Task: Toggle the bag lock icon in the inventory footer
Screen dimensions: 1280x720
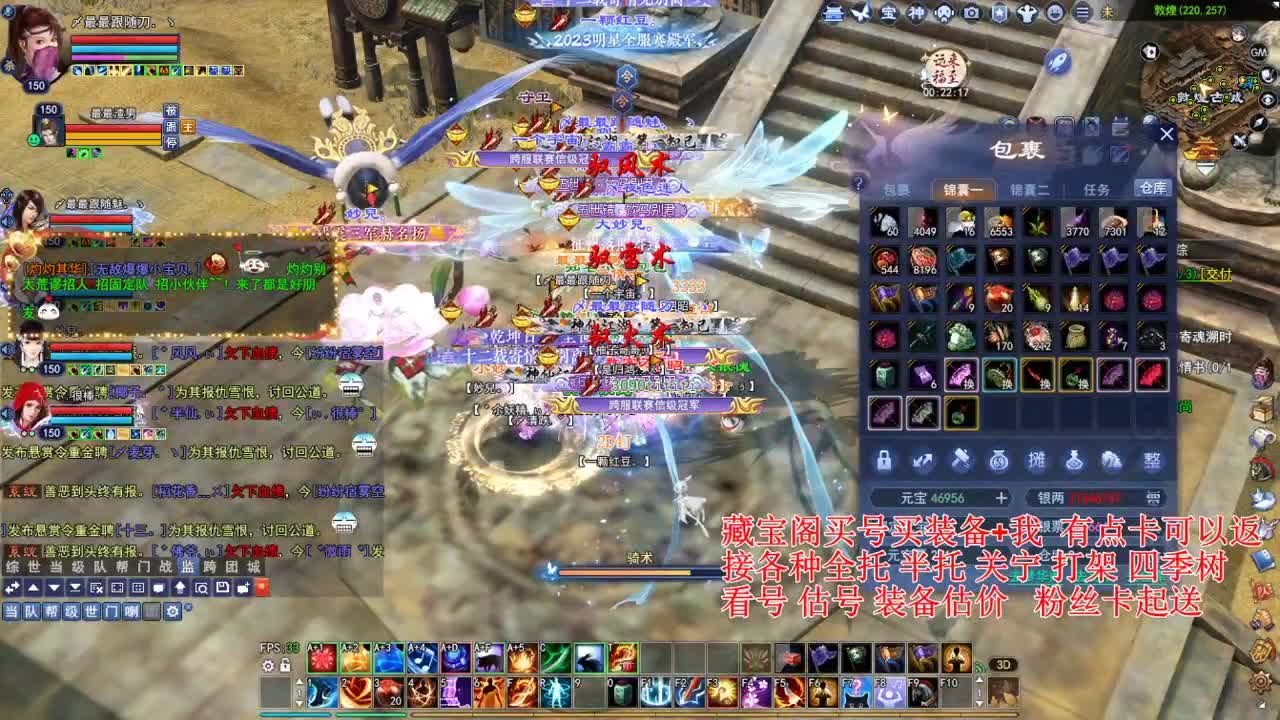Action: point(887,462)
